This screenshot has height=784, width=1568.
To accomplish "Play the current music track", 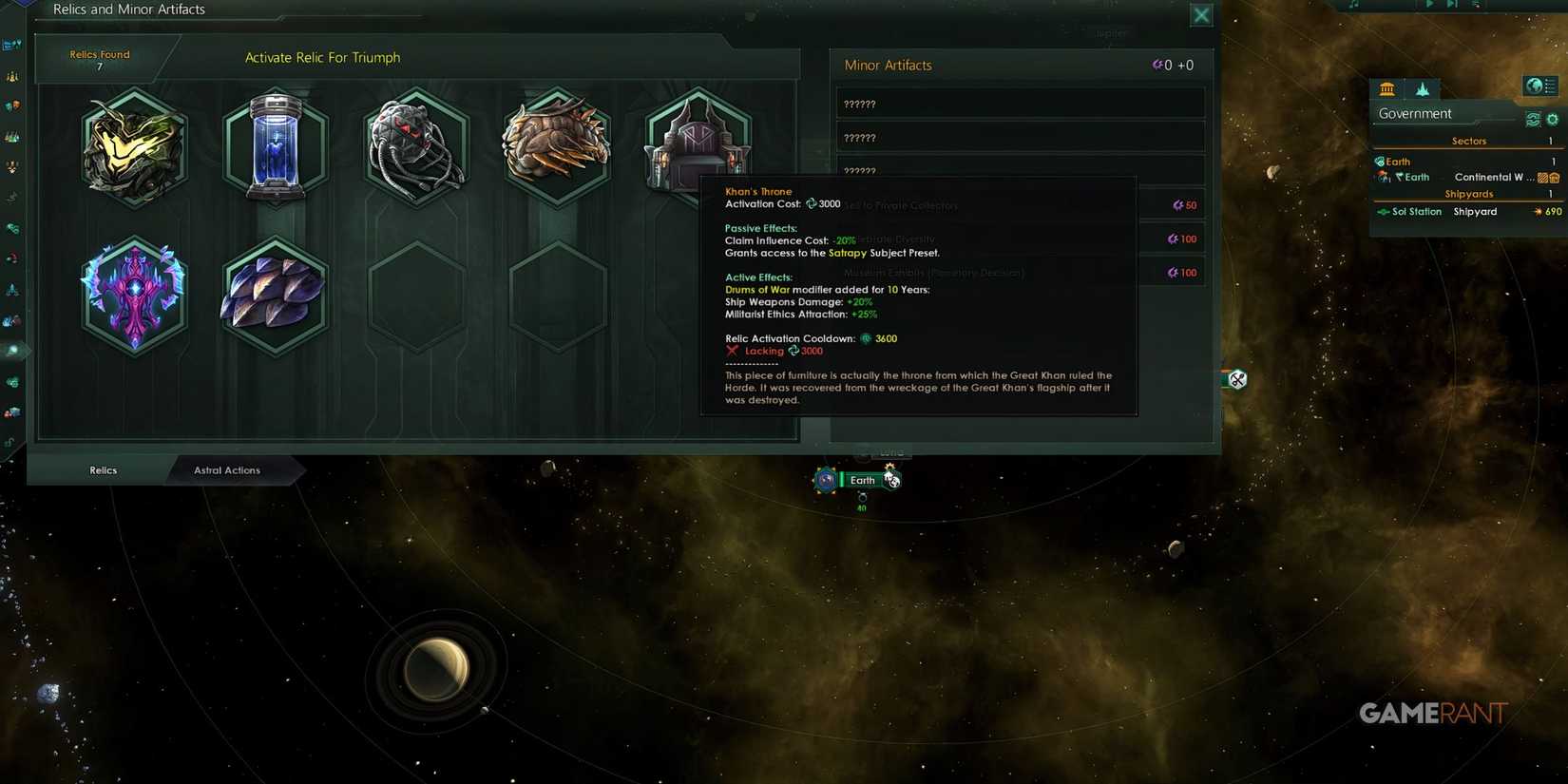I will [x=1429, y=4].
